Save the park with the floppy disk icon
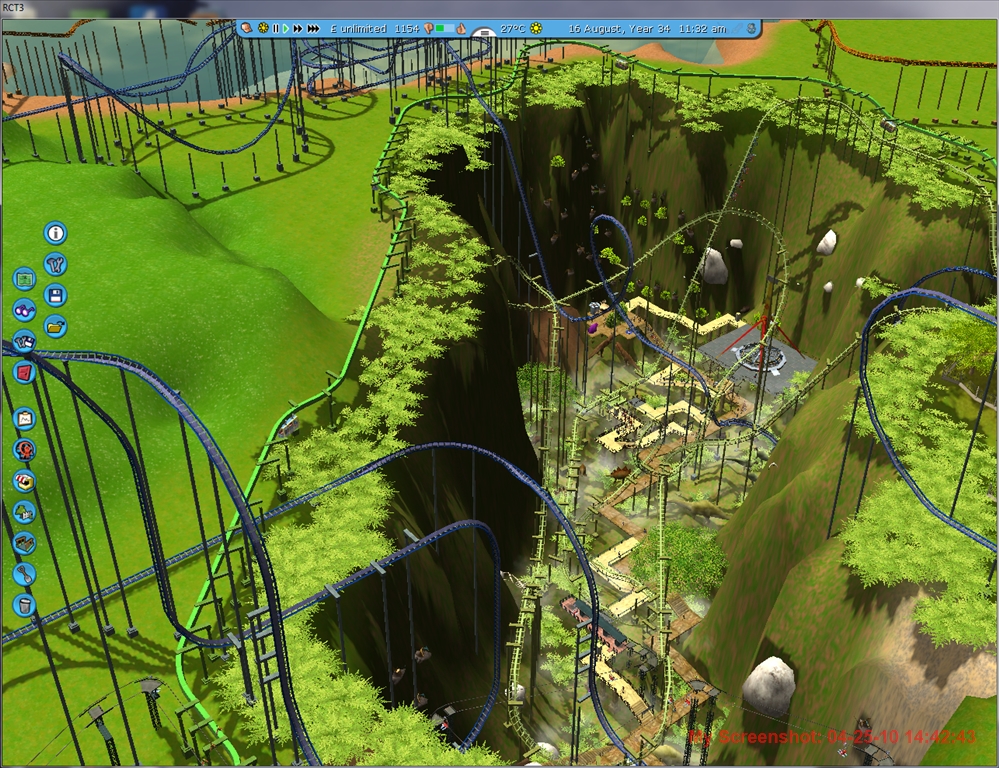Screen dimensions: 999x768 (55, 295)
